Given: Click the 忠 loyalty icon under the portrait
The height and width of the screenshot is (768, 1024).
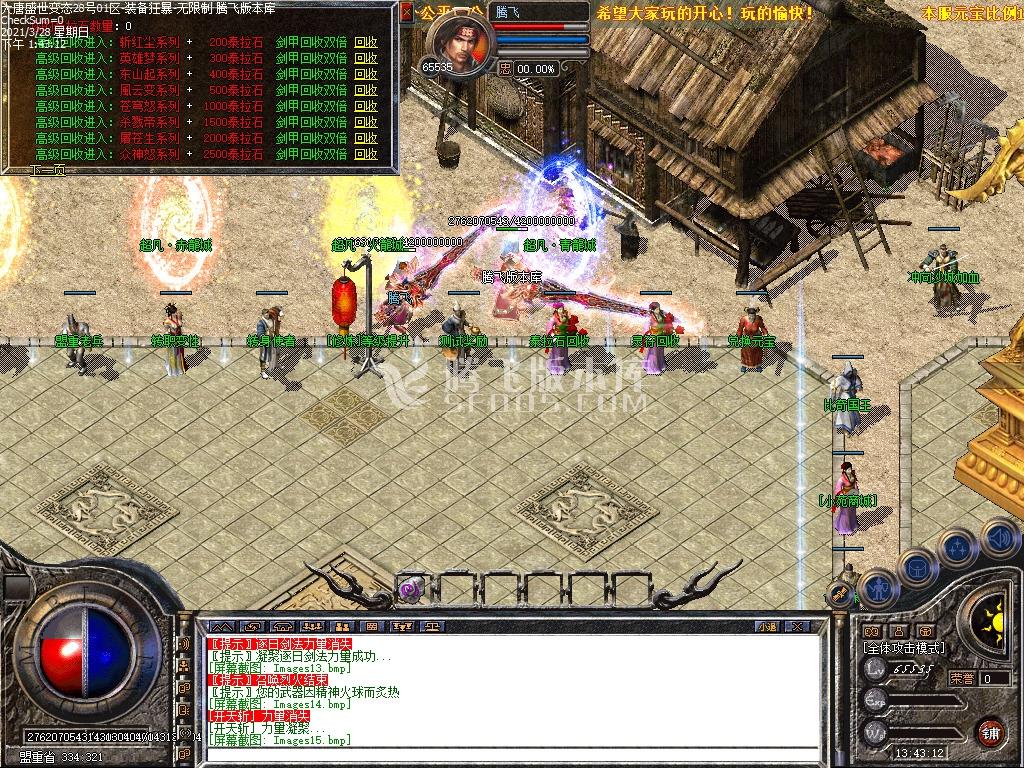Looking at the screenshot, I should [x=505, y=69].
